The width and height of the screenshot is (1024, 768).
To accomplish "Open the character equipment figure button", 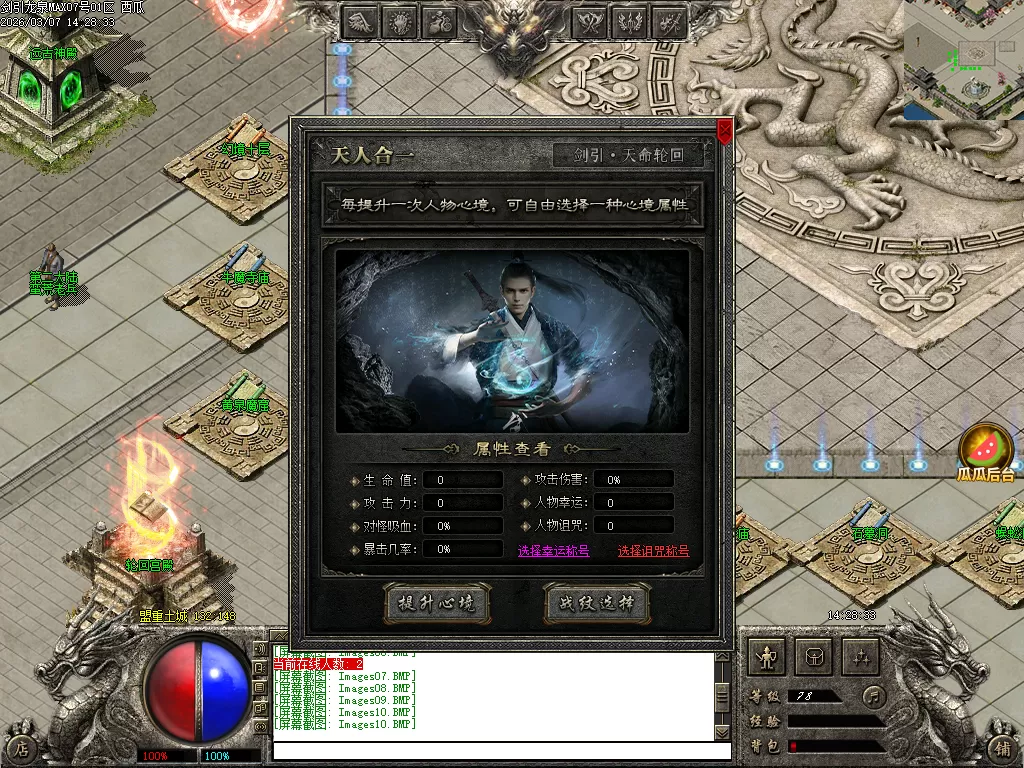I will tap(767, 656).
